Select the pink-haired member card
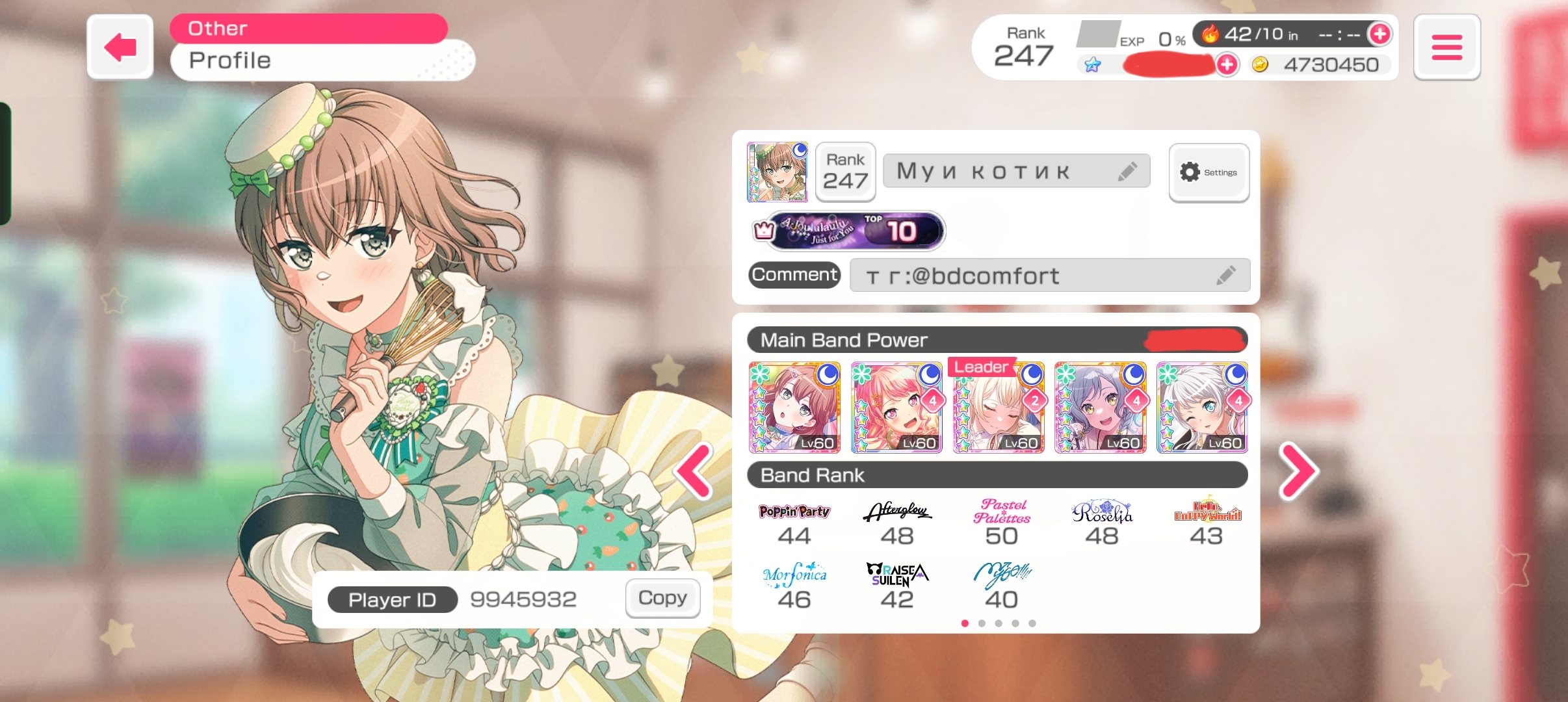1568x702 pixels. 896,408
